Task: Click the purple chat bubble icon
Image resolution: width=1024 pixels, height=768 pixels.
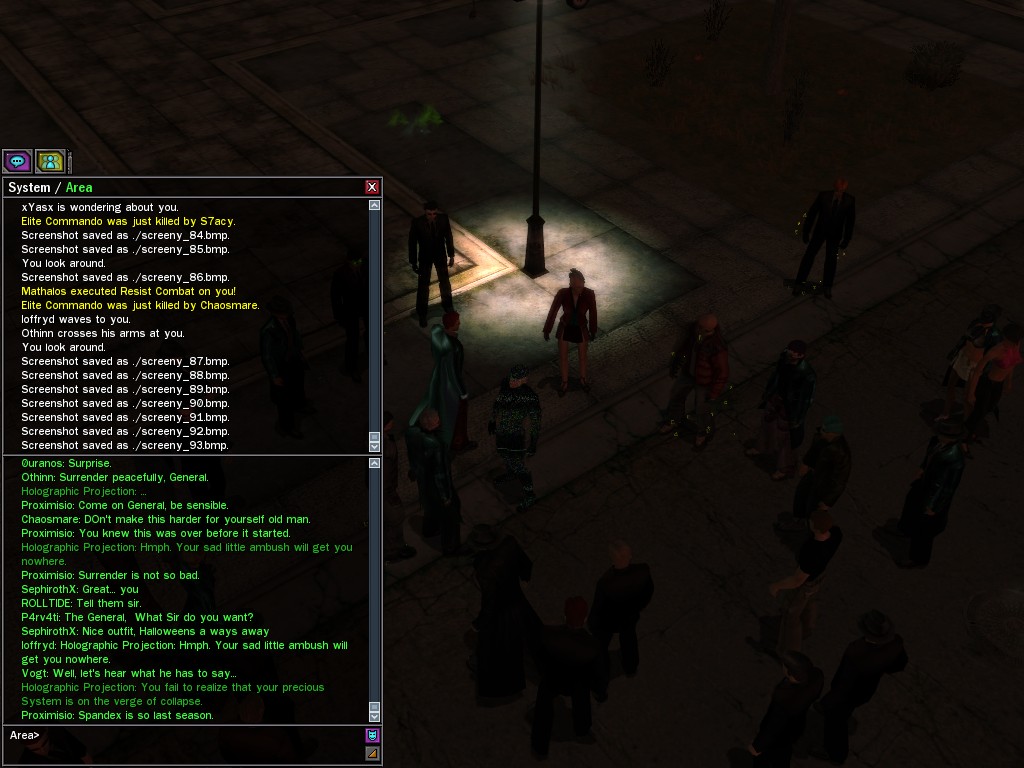Action: [x=17, y=160]
